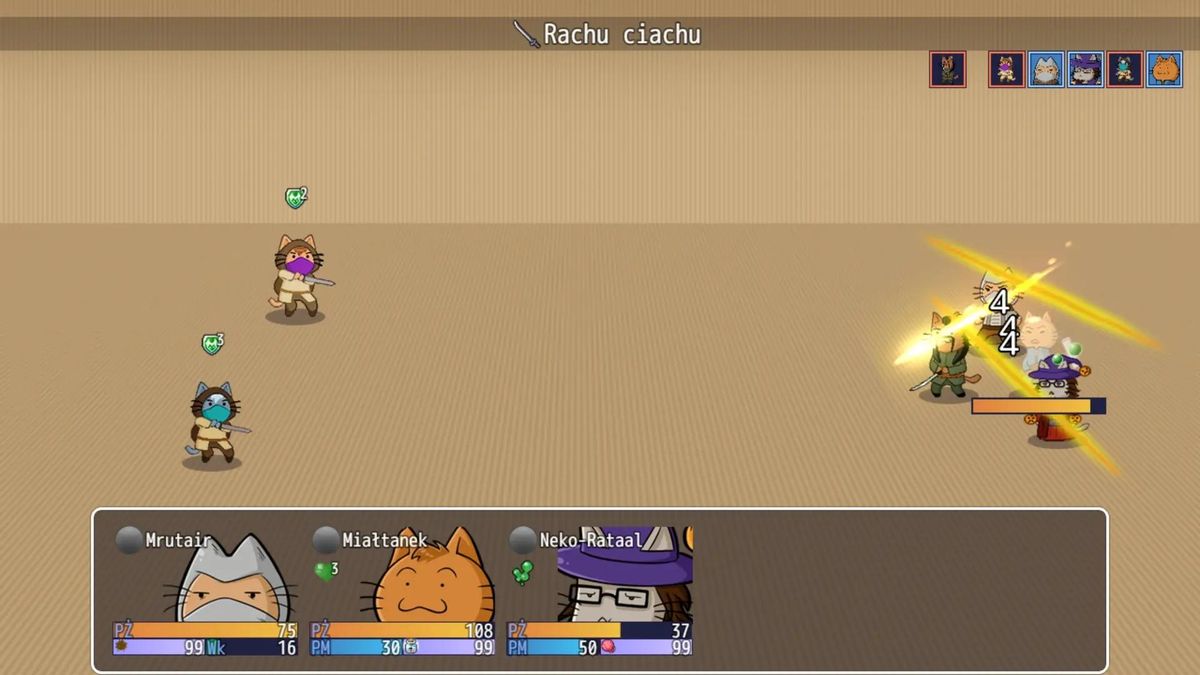Click the grey cat turn order icon
Image resolution: width=1200 pixels, height=675 pixels.
click(x=1046, y=70)
